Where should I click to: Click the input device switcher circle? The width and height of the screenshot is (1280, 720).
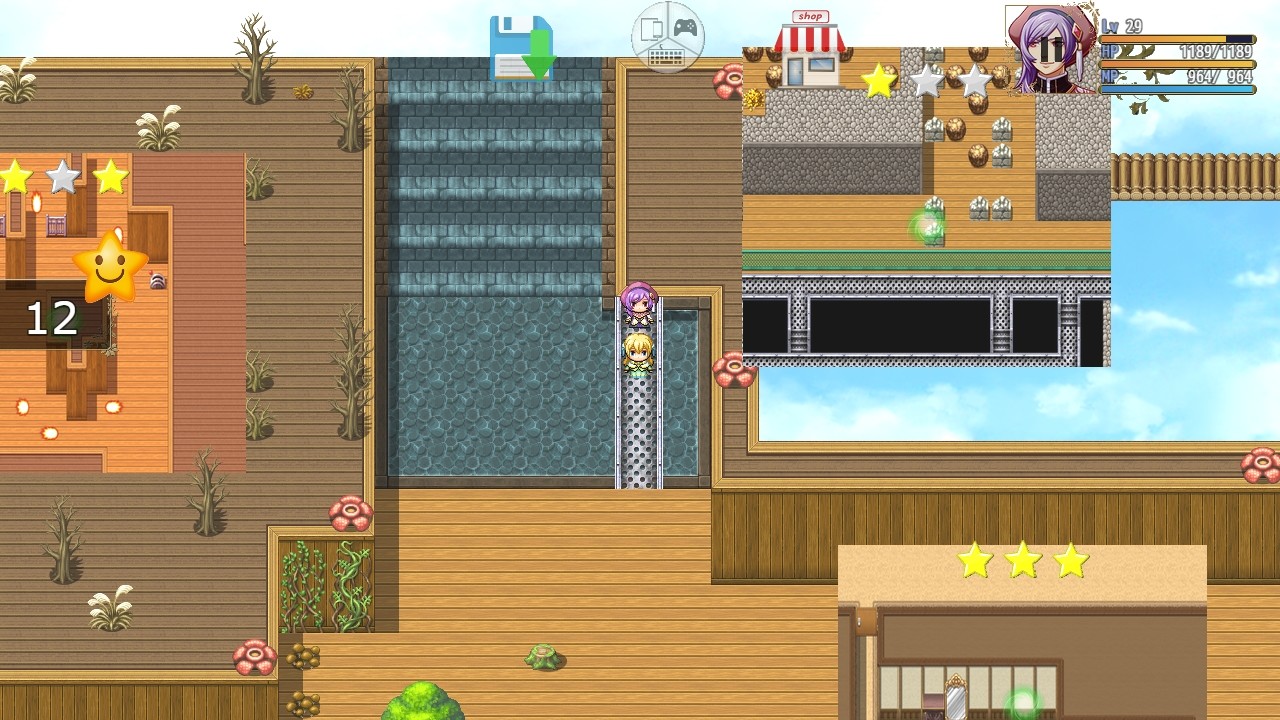(667, 38)
